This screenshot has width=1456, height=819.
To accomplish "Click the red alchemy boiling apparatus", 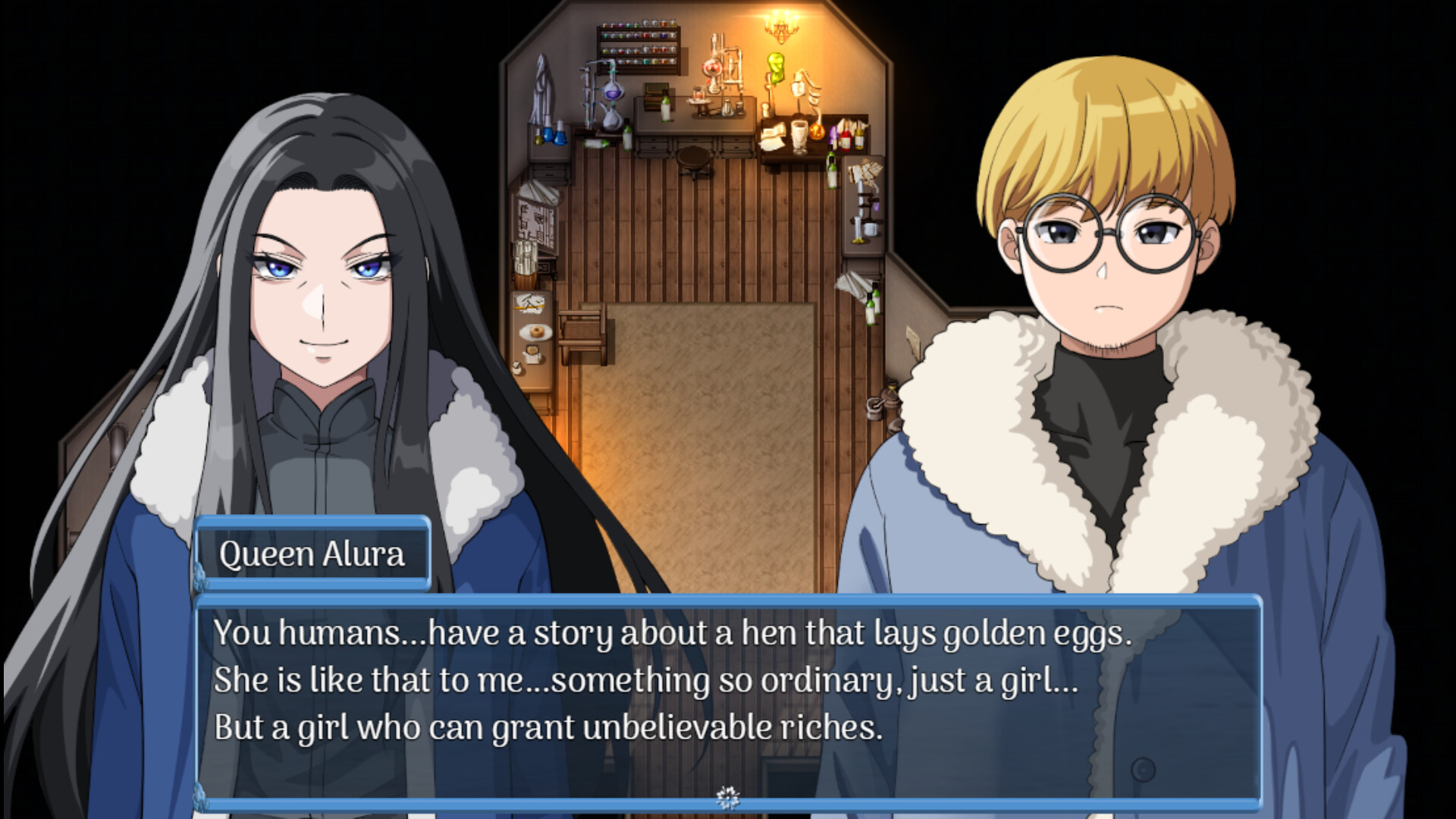I will [711, 68].
